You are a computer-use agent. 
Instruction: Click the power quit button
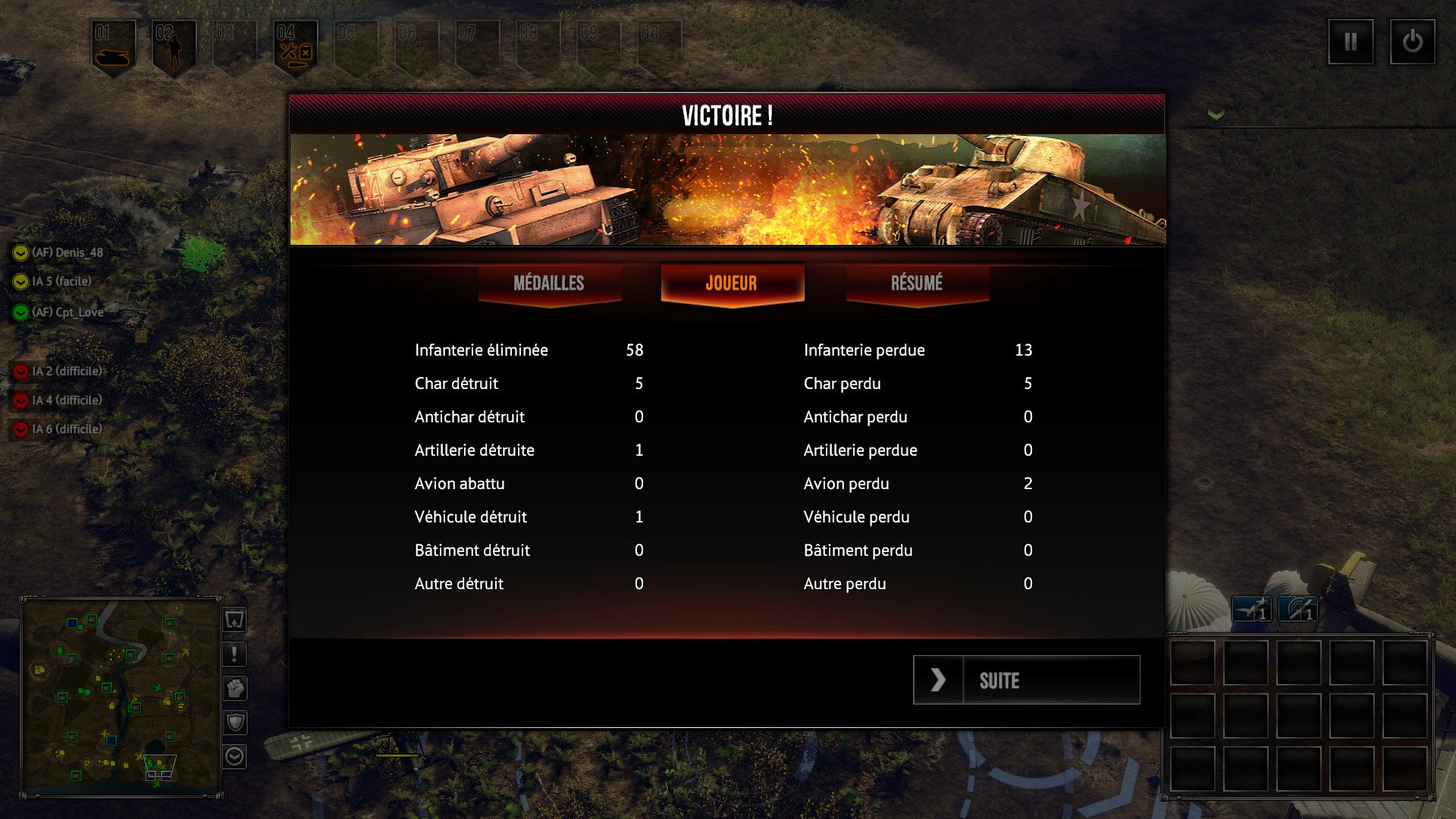1412,42
